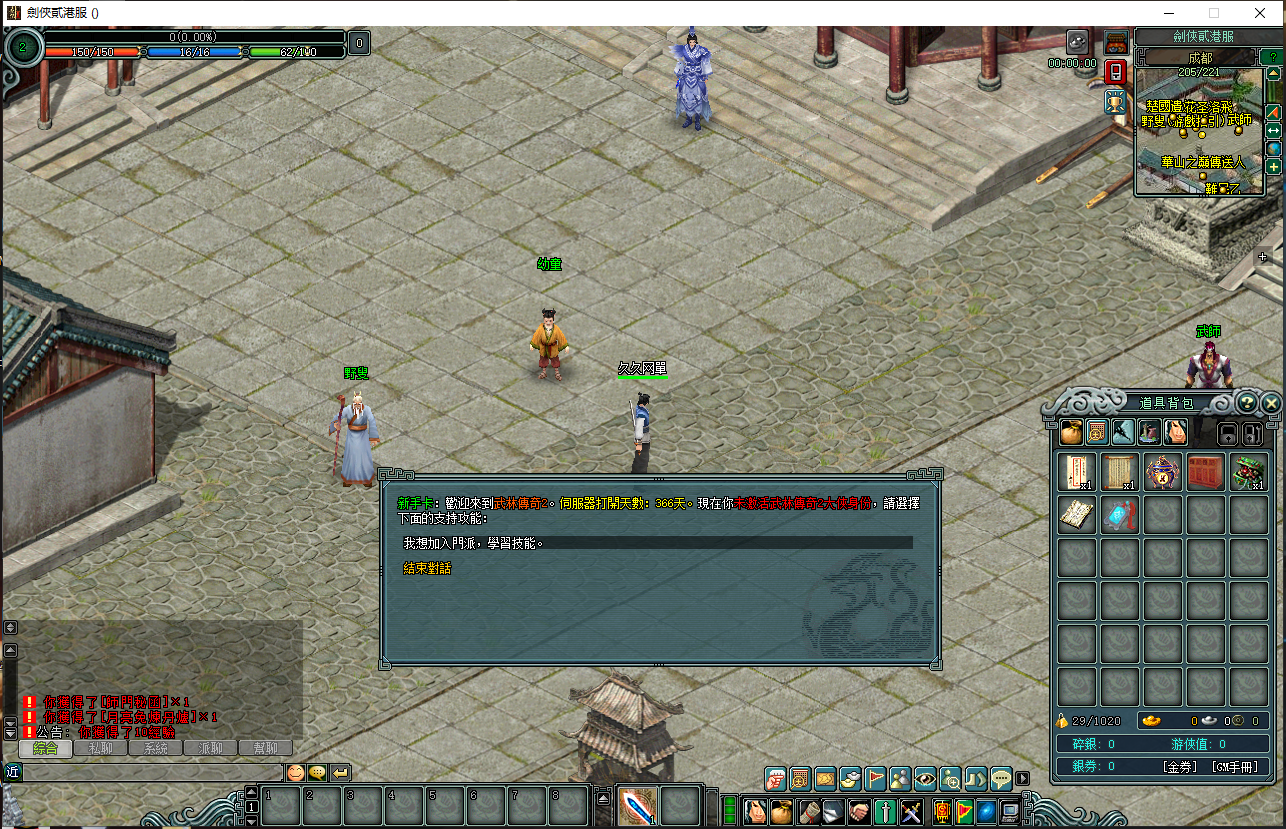Screen dimensions: 1286x829
Task: Select 結束對話 to end the conversation
Action: (x=427, y=568)
